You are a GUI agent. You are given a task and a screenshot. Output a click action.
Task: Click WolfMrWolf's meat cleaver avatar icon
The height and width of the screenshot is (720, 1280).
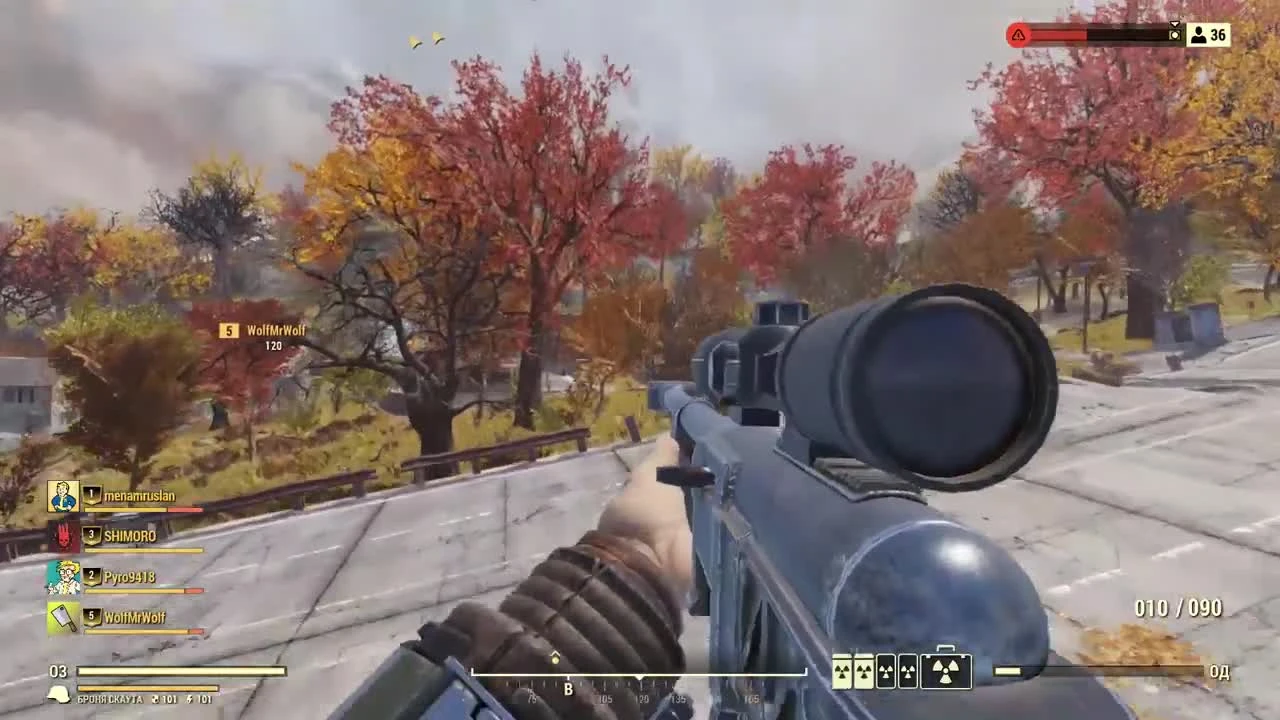point(63,617)
